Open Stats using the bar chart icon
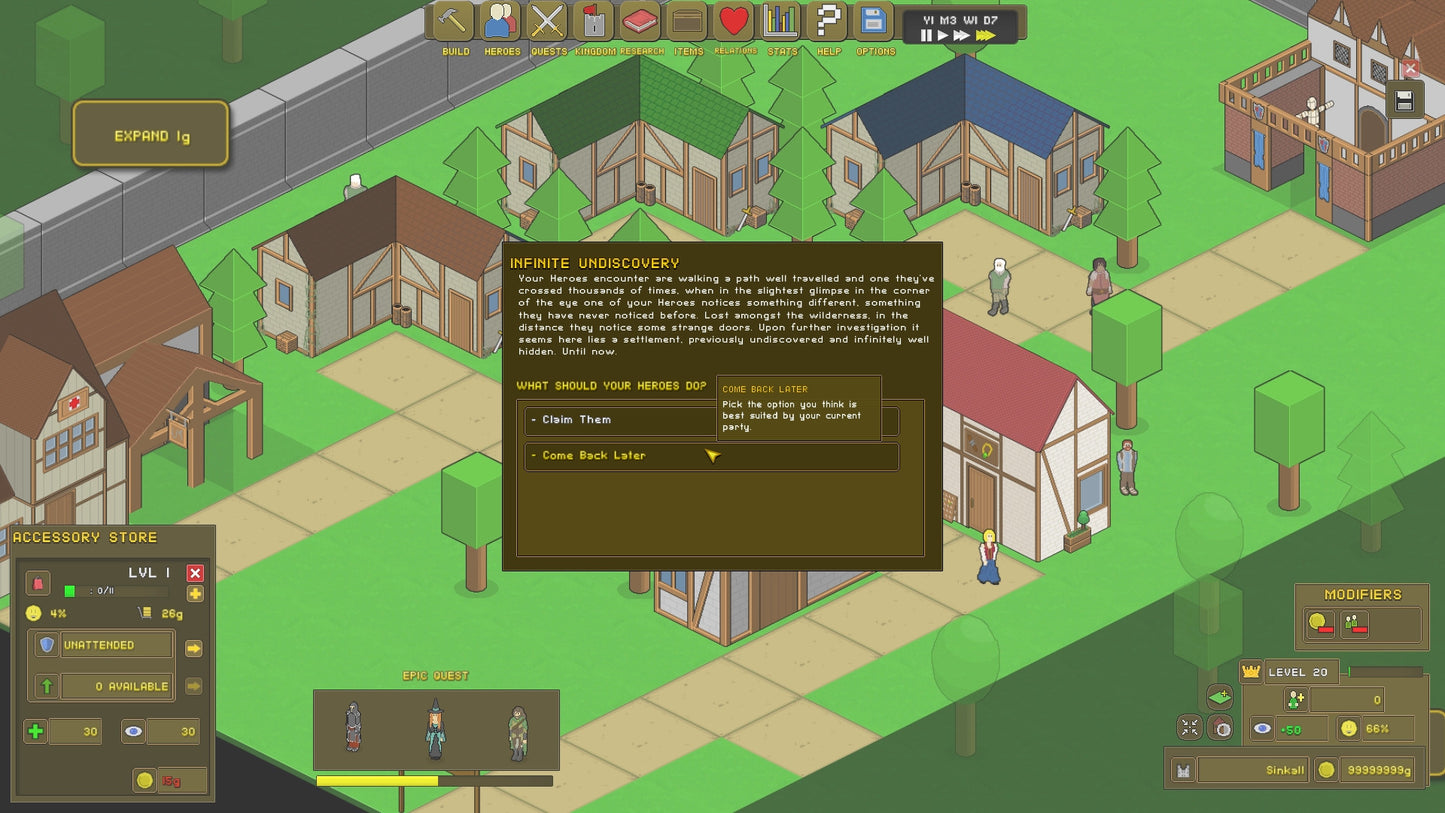This screenshot has height=813, width=1445. 781,22
